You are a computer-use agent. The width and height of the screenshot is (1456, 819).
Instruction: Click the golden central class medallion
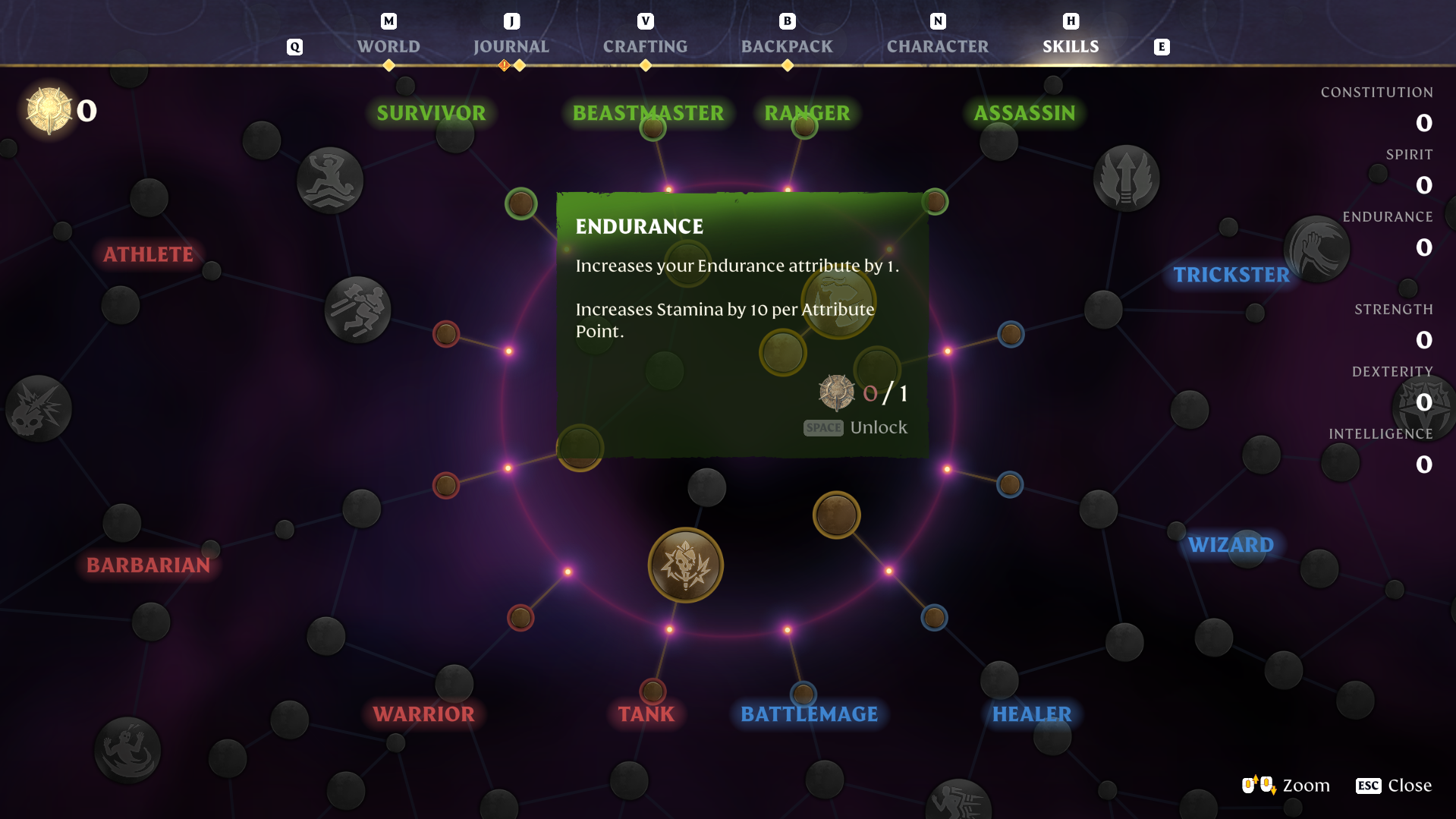point(684,565)
